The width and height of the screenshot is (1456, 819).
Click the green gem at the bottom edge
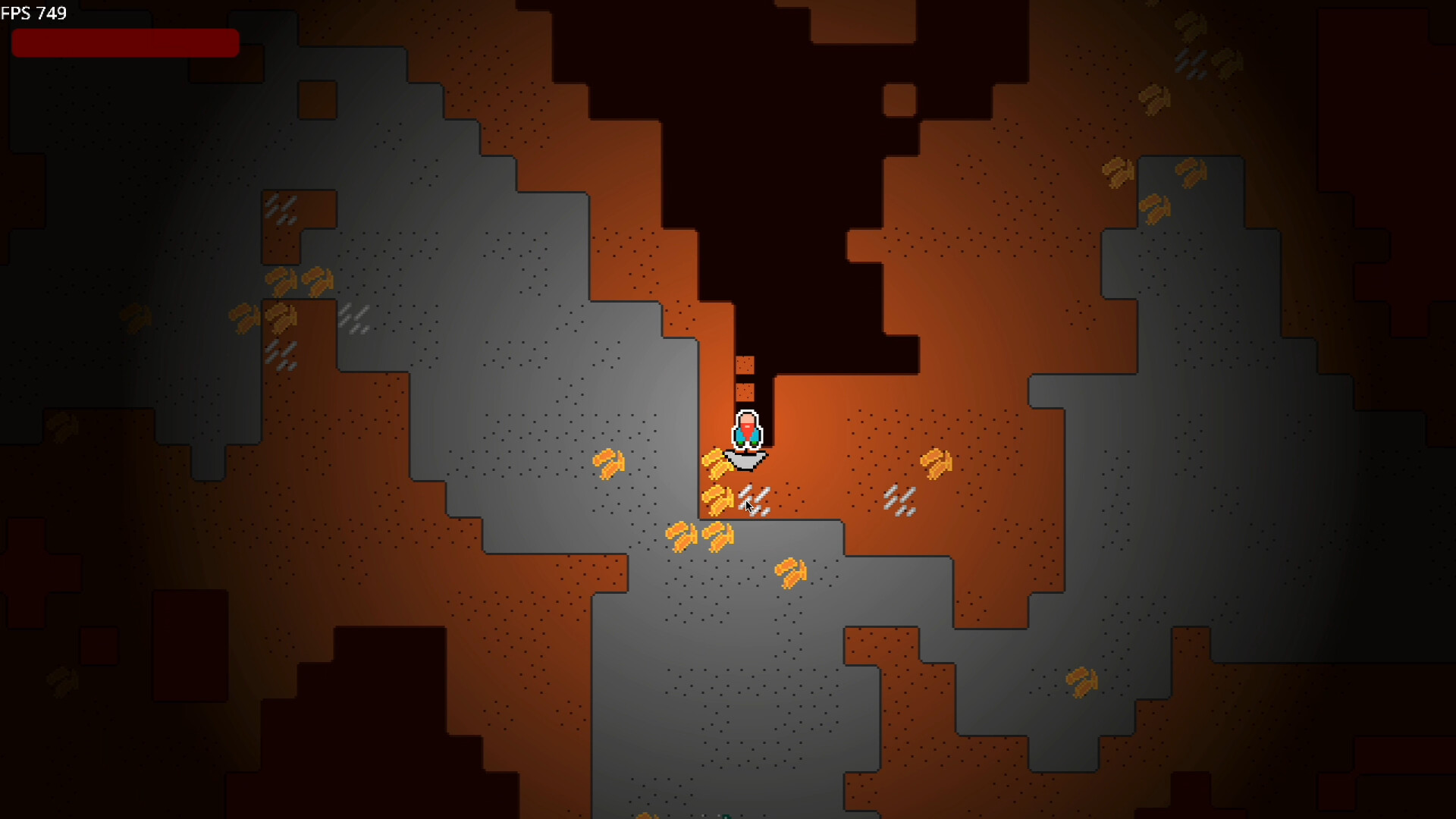pos(726,816)
